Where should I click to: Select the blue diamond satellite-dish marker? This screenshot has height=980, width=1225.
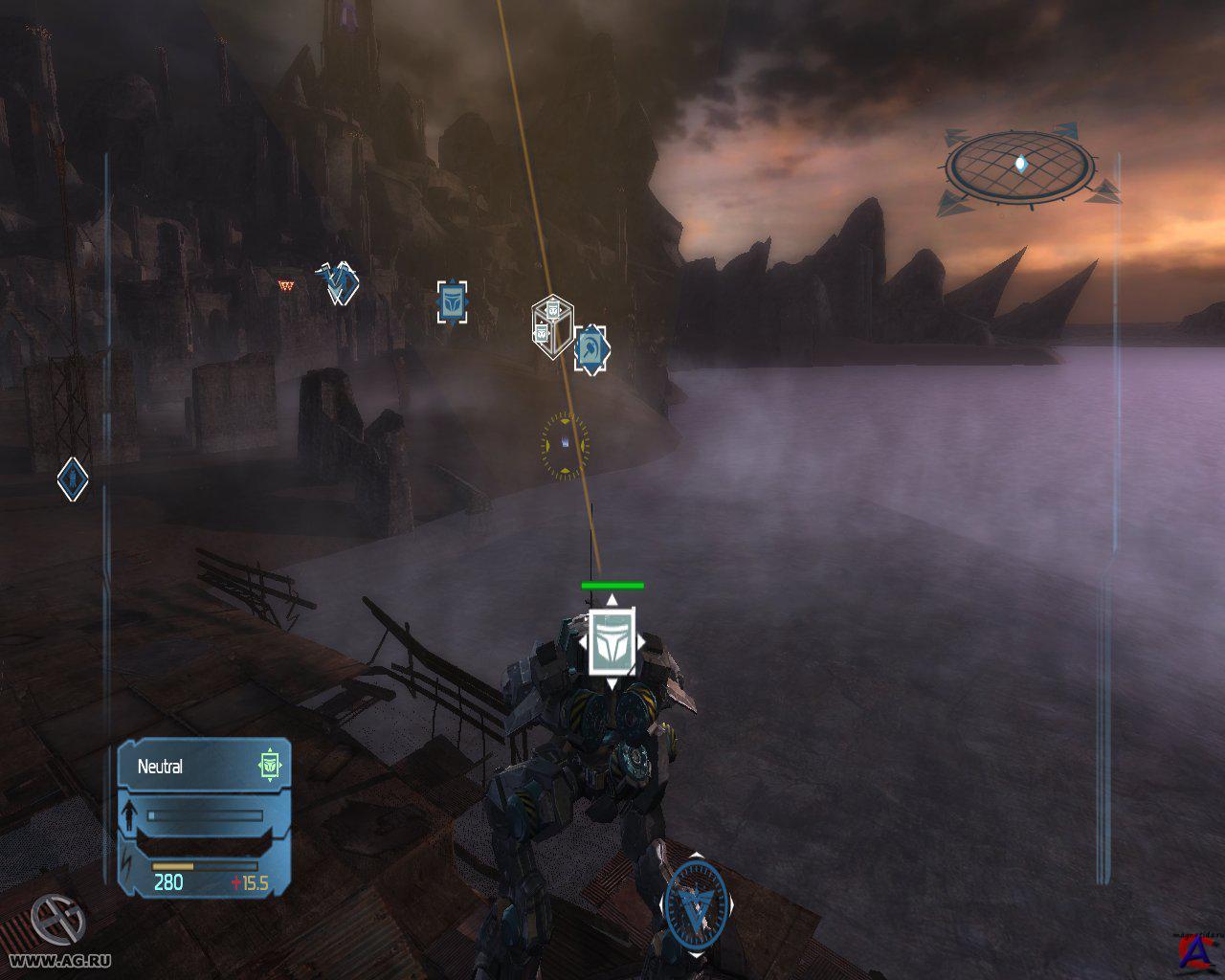click(590, 349)
